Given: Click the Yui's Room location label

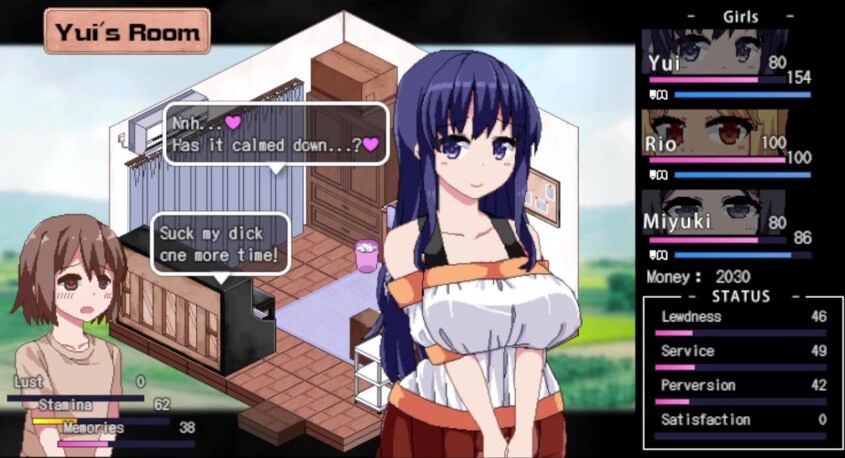Looking at the screenshot, I should 127,31.
